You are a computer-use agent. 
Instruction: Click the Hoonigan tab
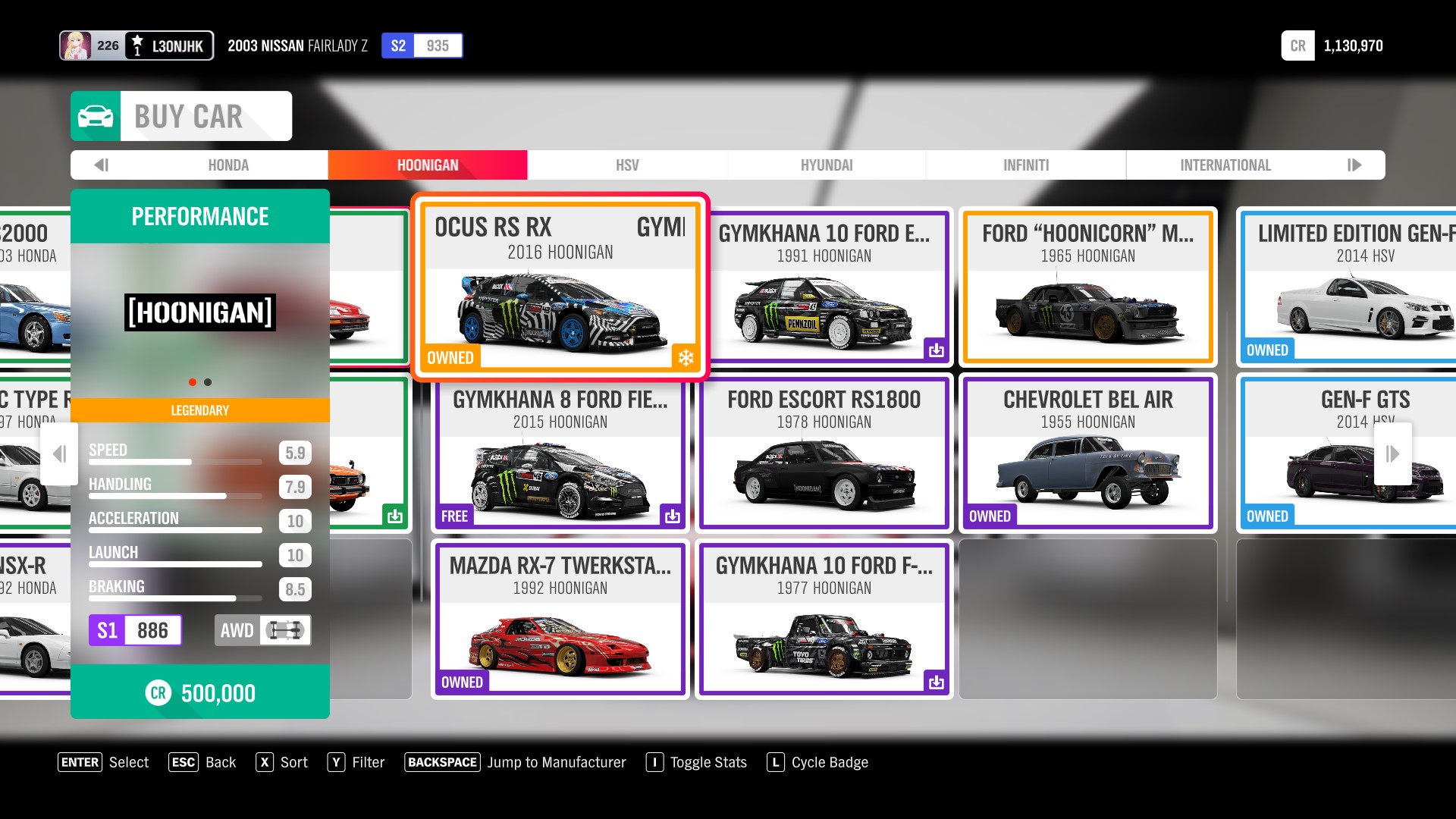[x=428, y=165]
